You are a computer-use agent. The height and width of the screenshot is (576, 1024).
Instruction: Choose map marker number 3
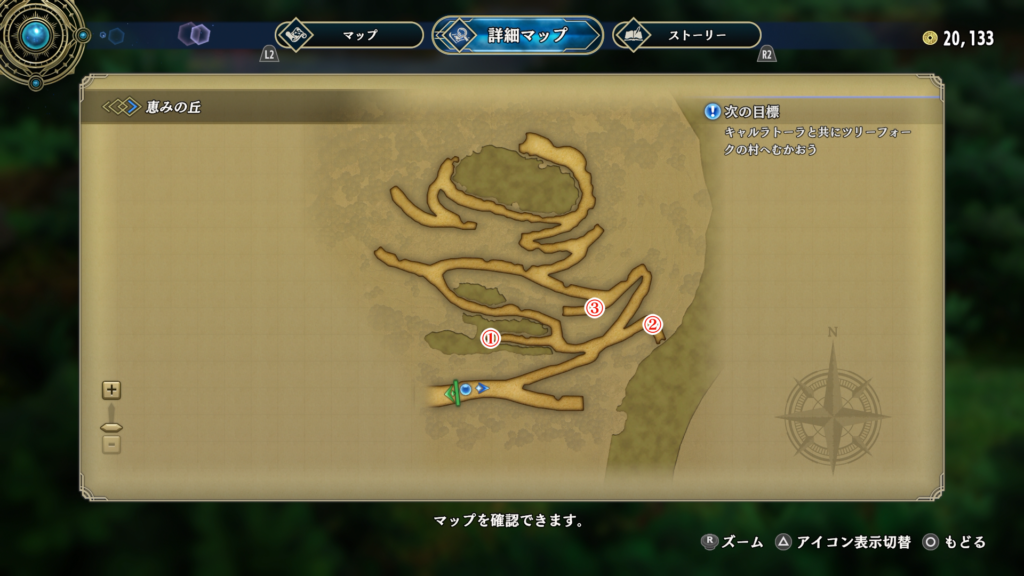point(594,308)
